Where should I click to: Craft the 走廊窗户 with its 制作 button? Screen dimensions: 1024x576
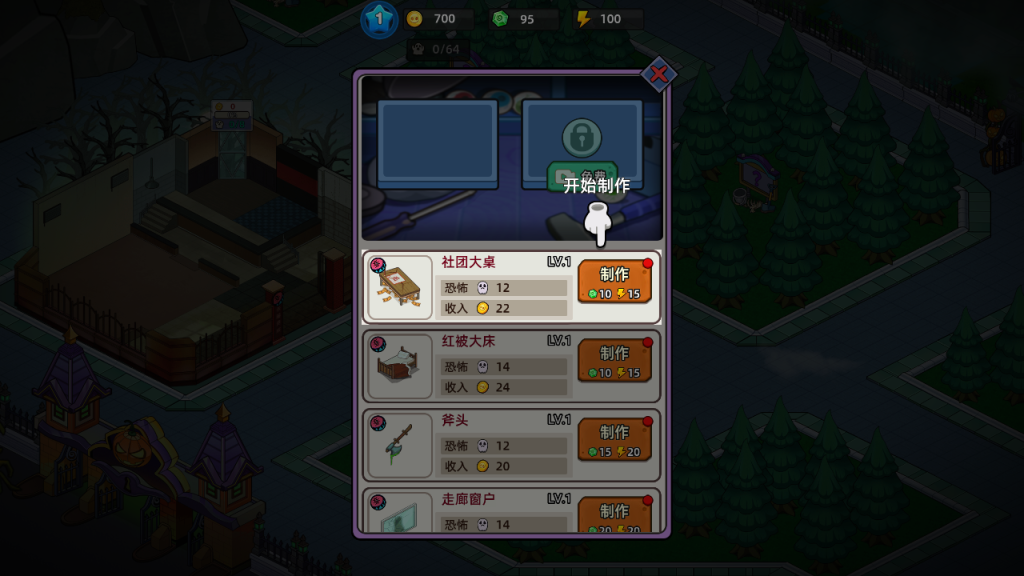point(614,515)
